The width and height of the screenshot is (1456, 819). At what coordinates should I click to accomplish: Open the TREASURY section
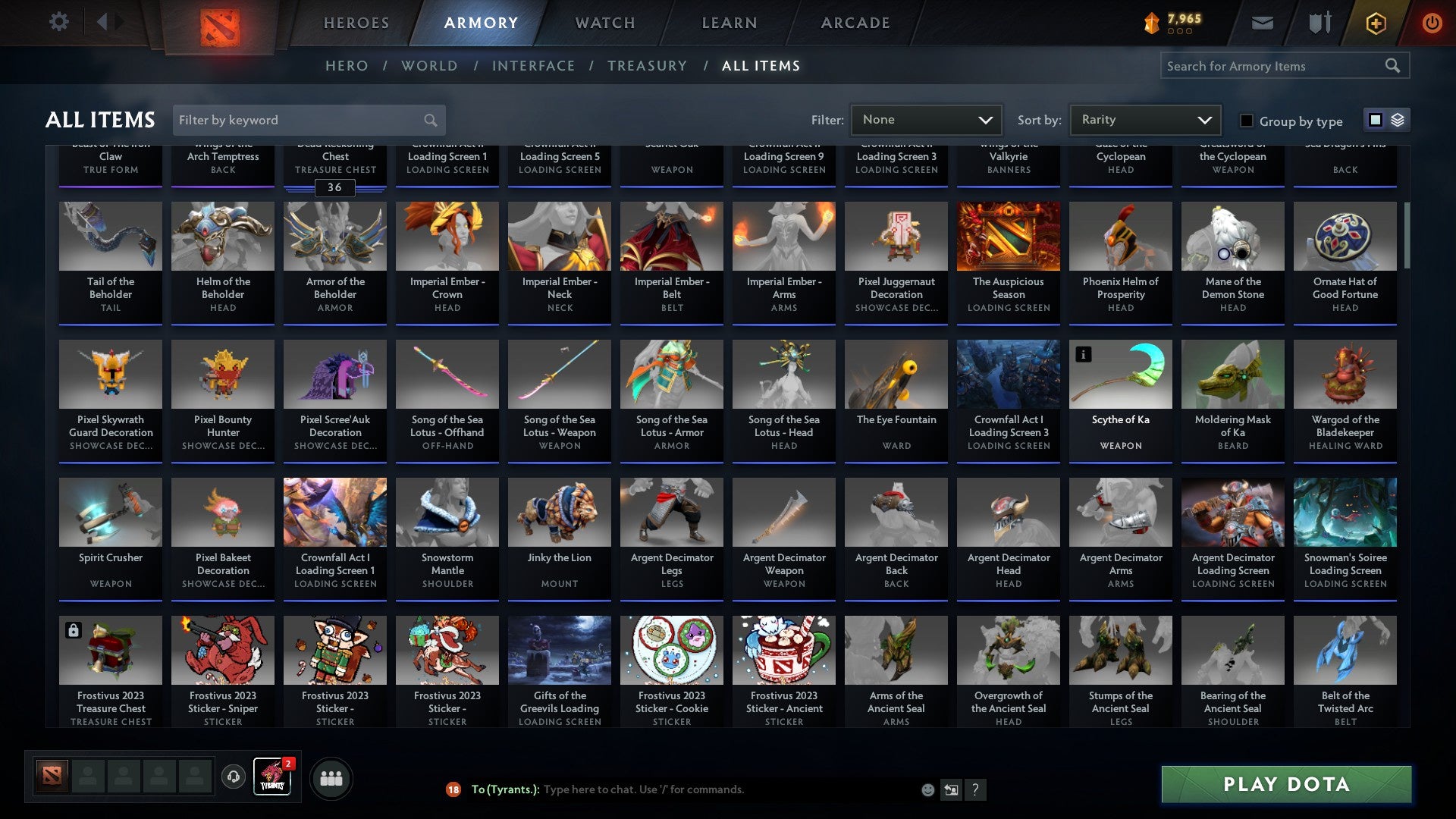(x=648, y=66)
